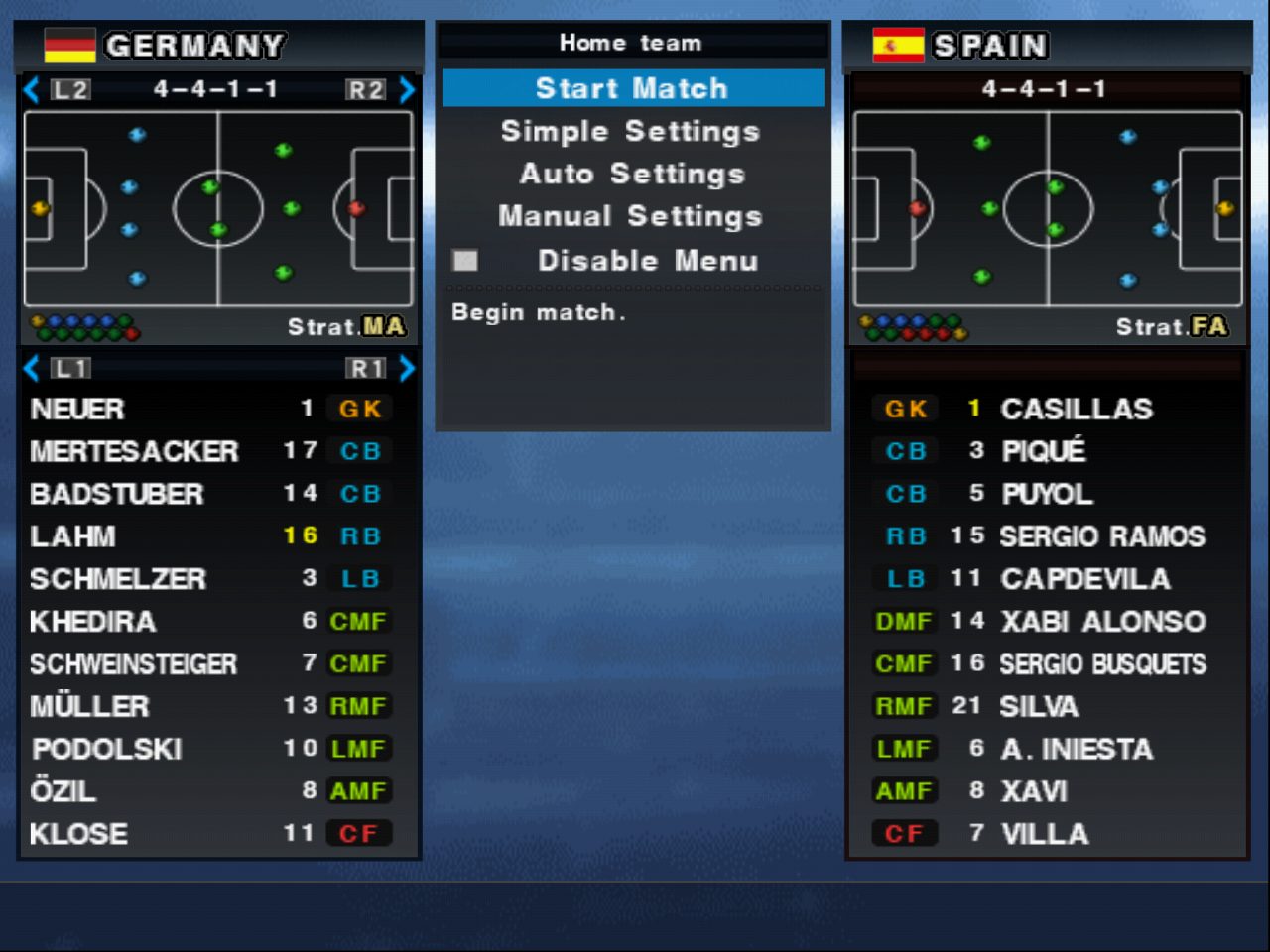Viewport: 1270px width, 952px height.
Task: Toggle the Disable Menu checkbox
Action: (x=465, y=261)
